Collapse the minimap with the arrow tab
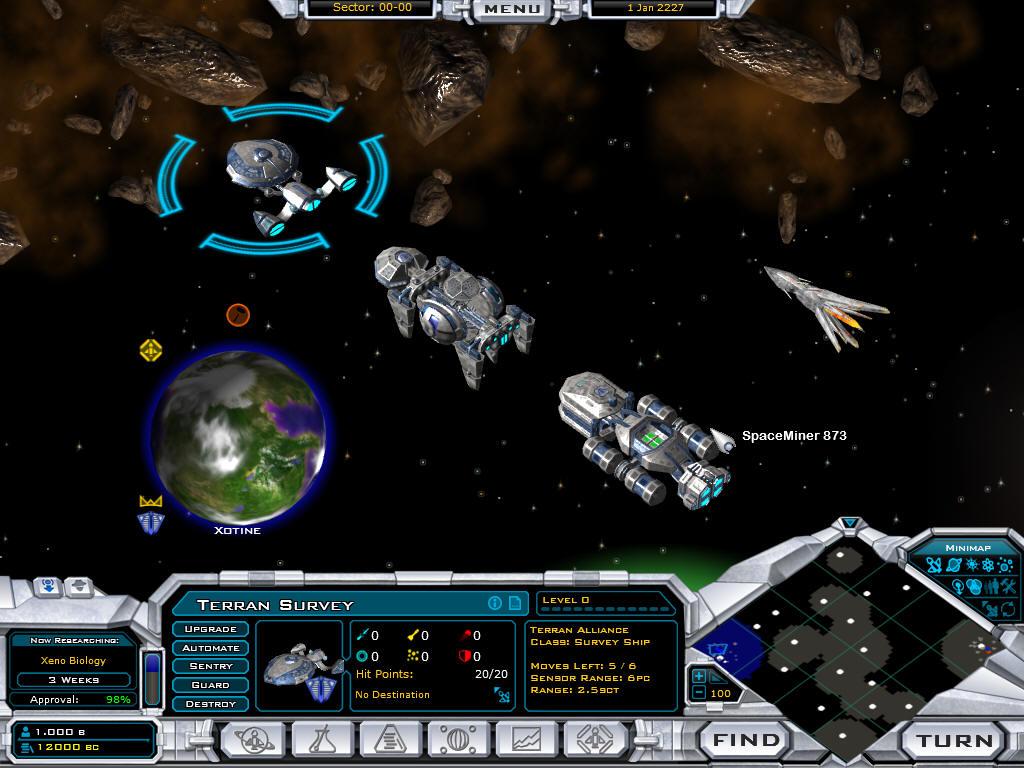The image size is (1024, 768). [850, 523]
